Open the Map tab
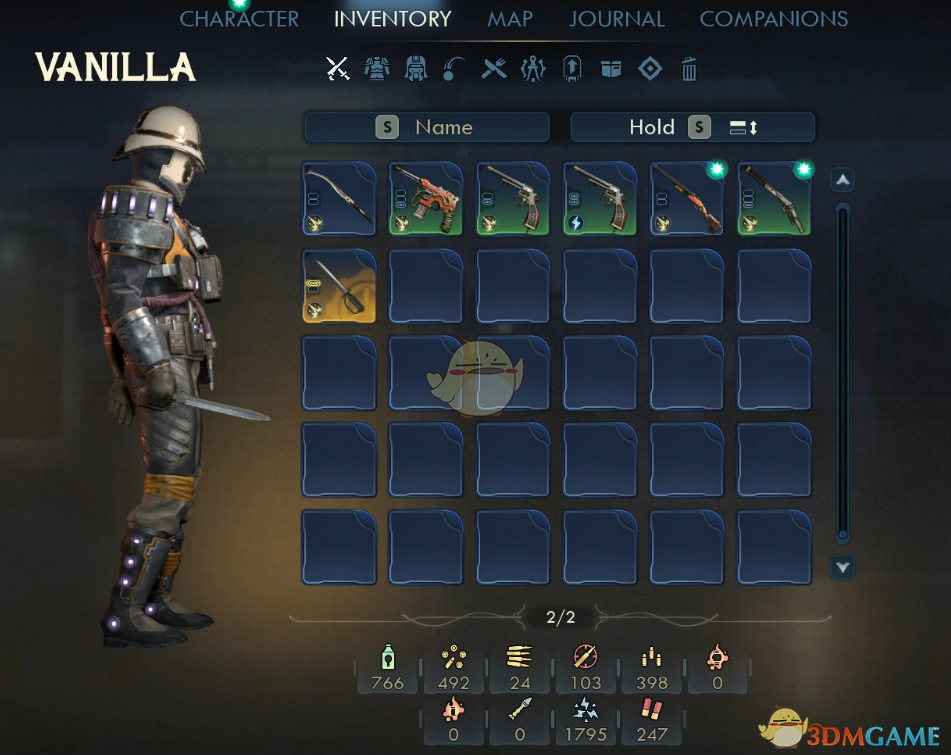This screenshot has width=951, height=755. tap(510, 19)
